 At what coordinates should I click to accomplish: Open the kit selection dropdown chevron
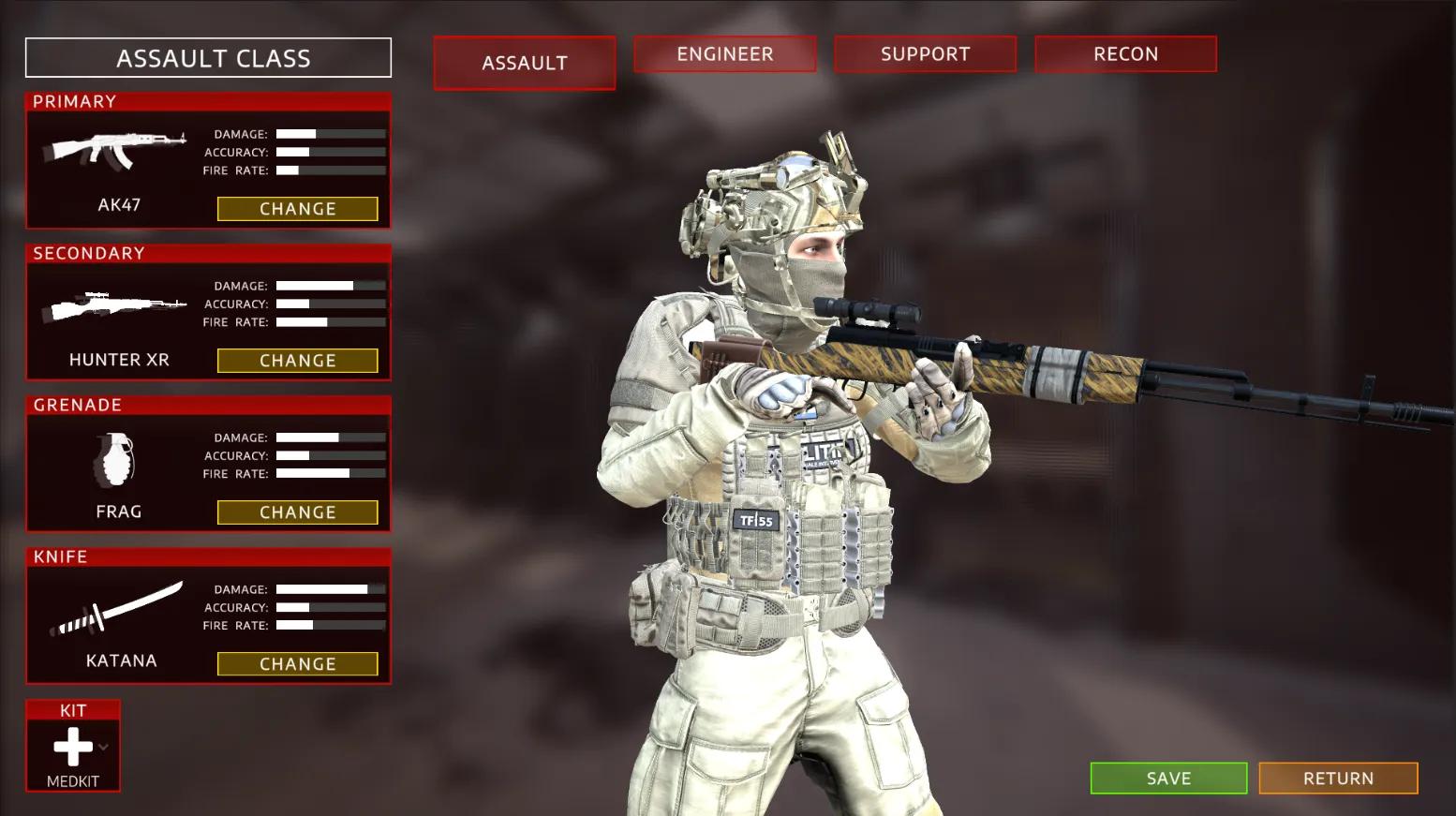(x=101, y=745)
